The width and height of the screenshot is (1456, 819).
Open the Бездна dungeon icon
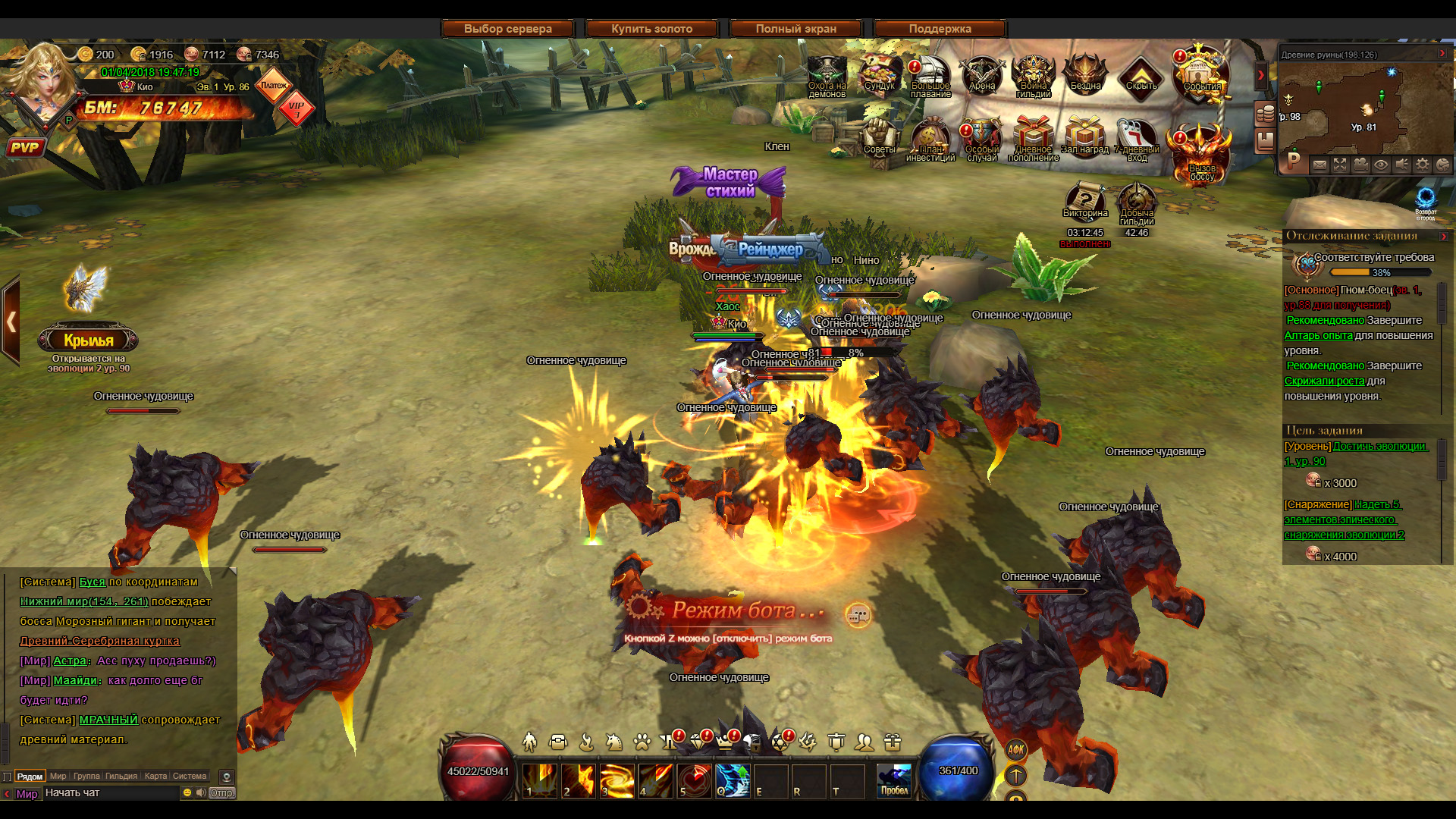[x=1084, y=74]
